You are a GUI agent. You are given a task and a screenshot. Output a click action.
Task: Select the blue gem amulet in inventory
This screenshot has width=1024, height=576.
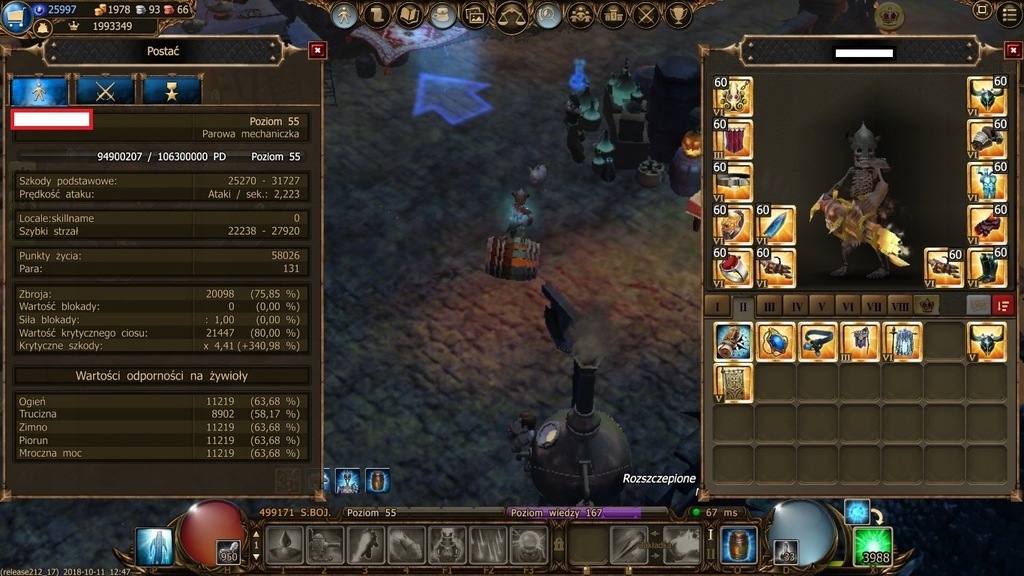point(776,342)
